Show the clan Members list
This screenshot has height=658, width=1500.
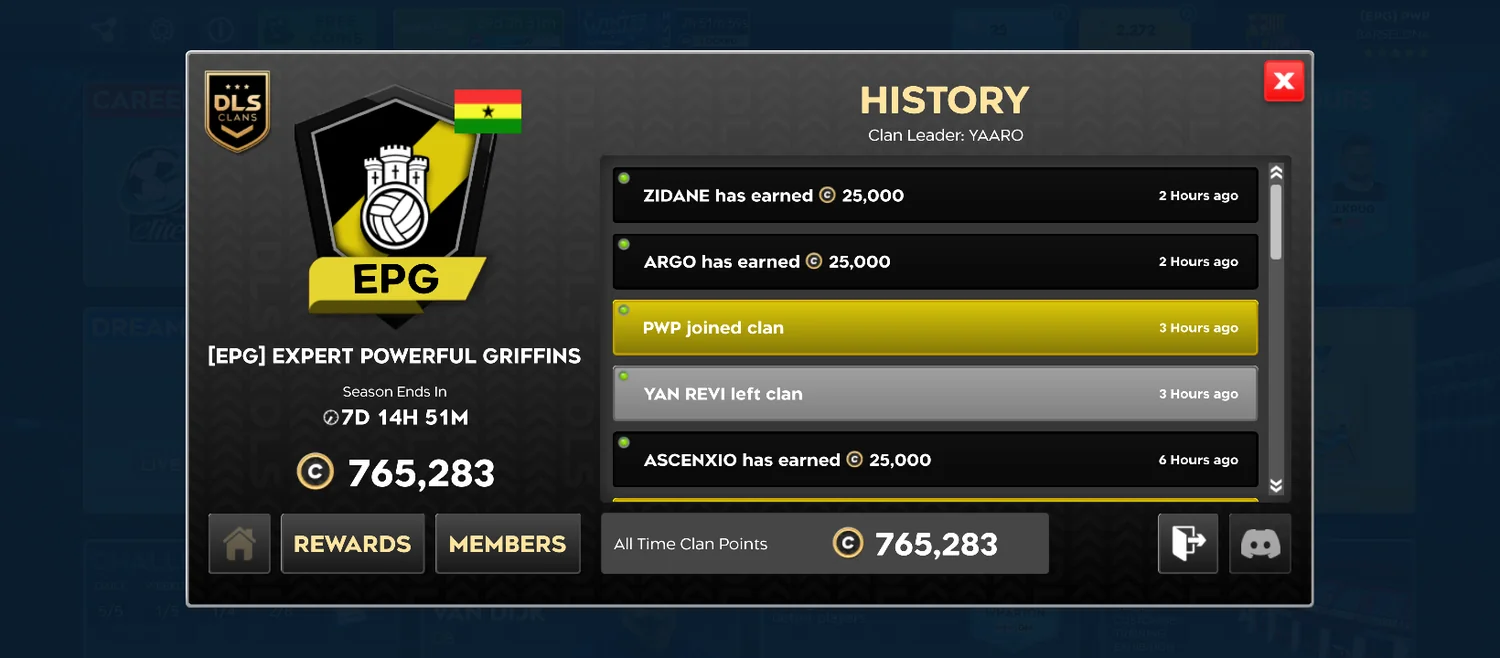coord(508,544)
